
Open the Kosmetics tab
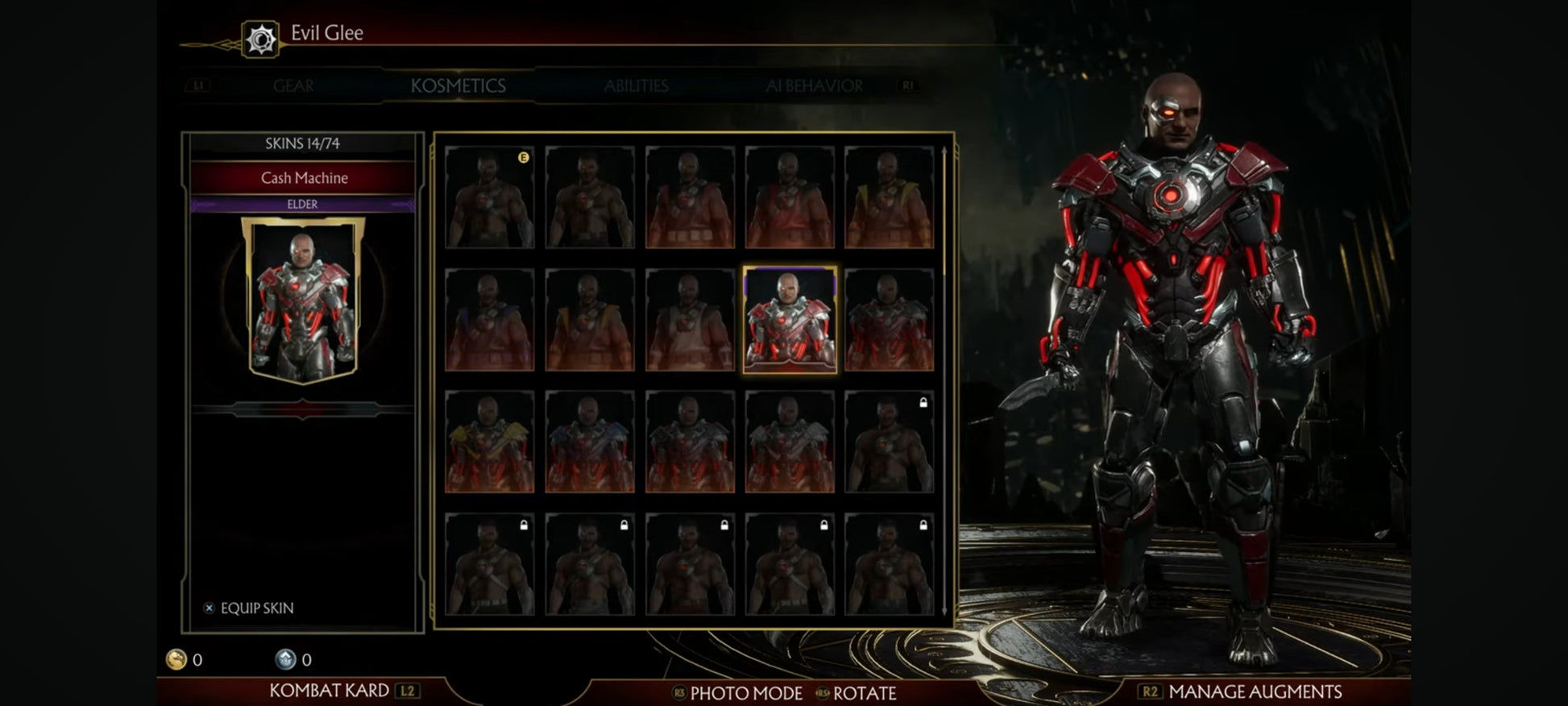(x=458, y=86)
